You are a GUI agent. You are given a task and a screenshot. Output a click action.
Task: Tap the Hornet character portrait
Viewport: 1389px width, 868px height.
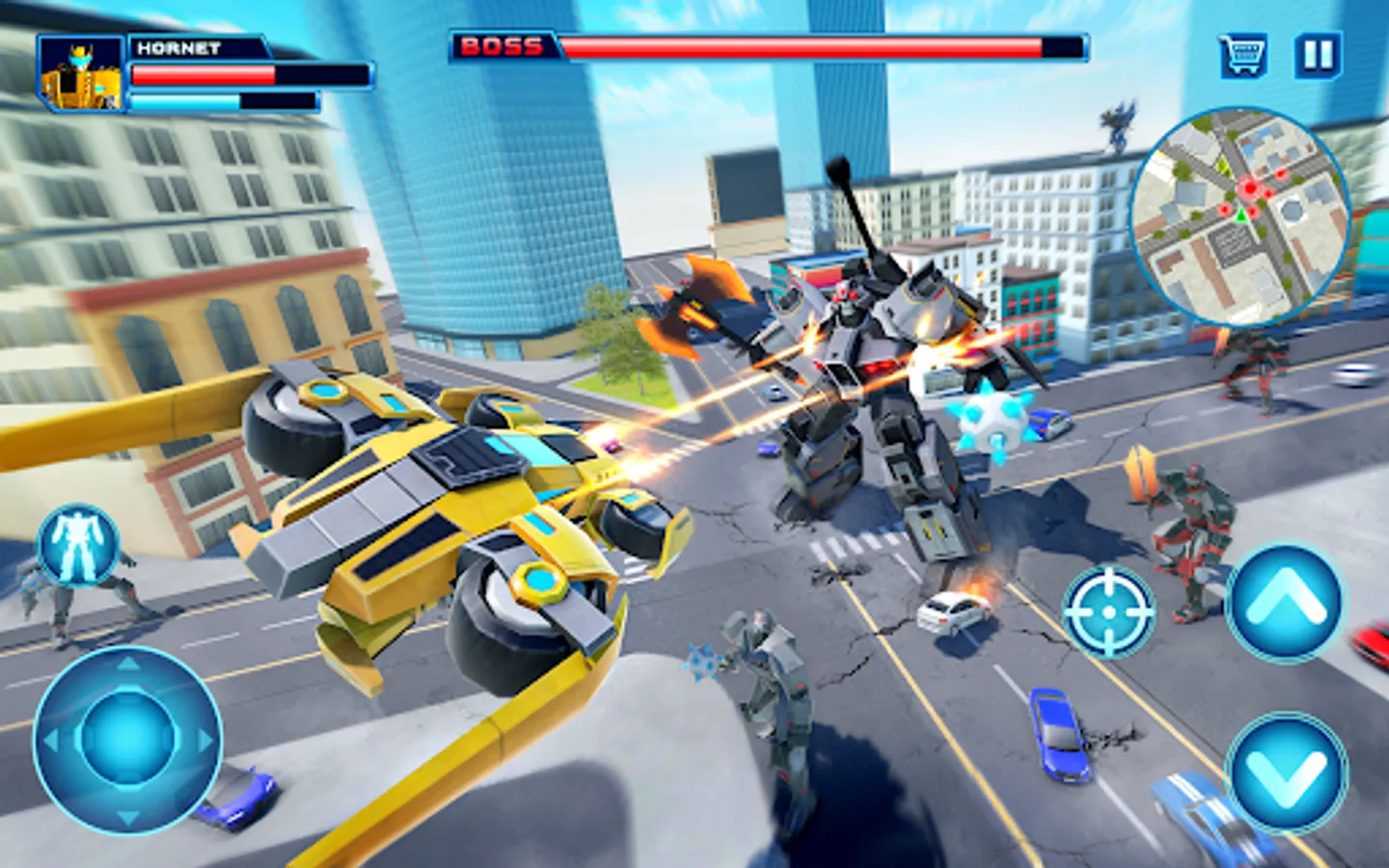coord(80,72)
